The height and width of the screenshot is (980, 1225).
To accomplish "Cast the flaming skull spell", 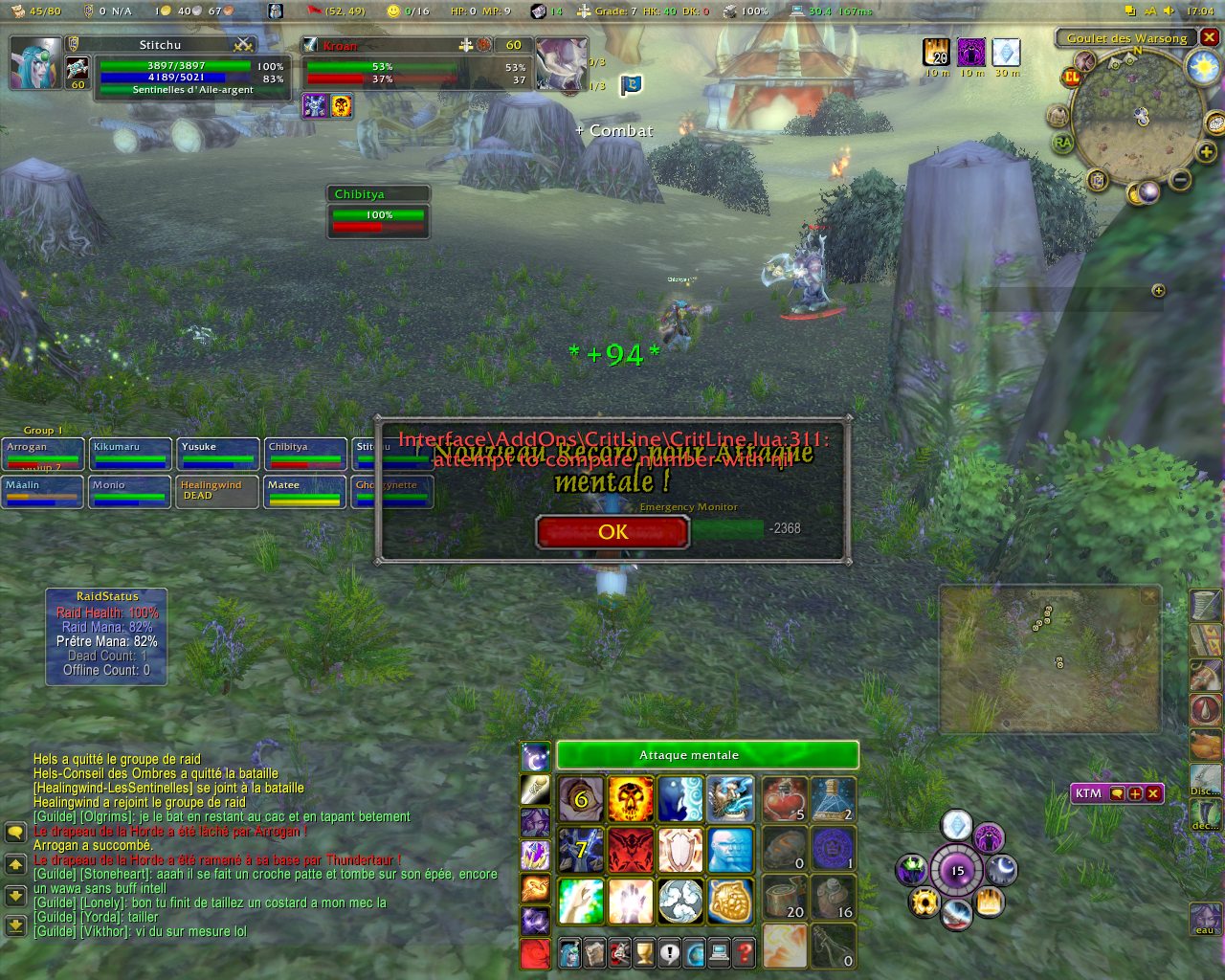I will 631,799.
